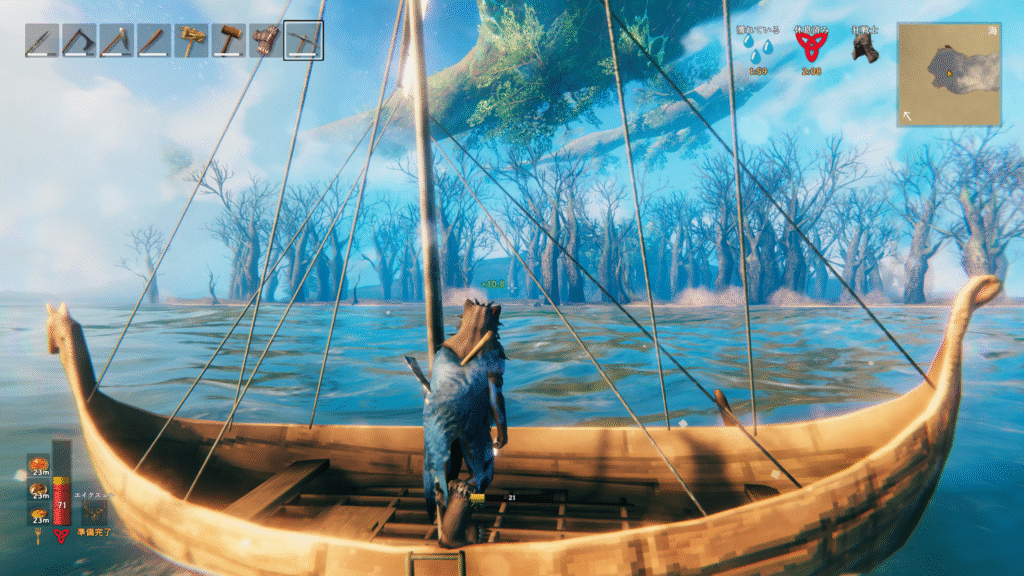The height and width of the screenshot is (576, 1024).
Task: Select the spear in the first hotbar slot
Action: point(41,41)
